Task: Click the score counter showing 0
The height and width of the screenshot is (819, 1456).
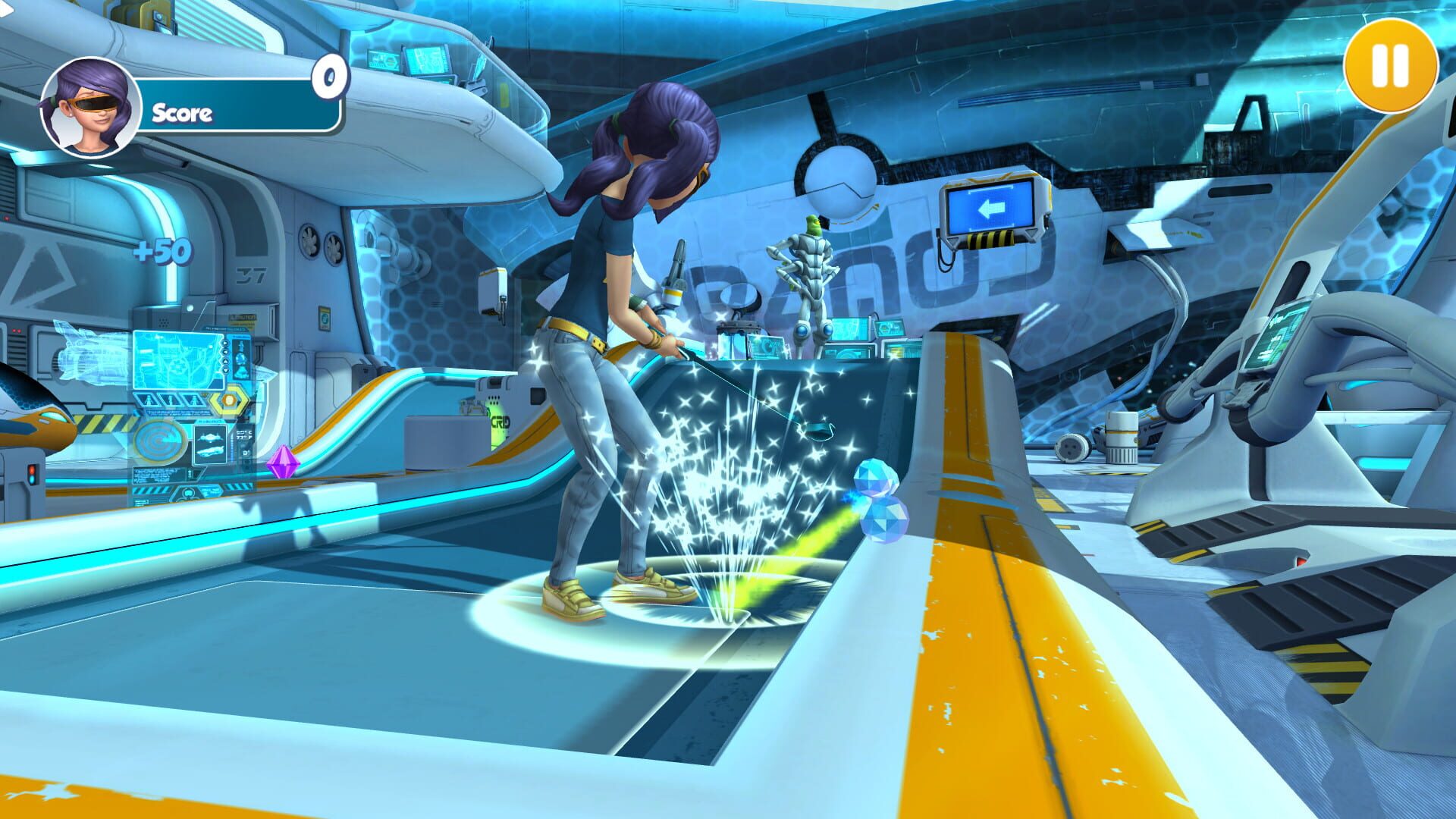Action: (x=329, y=75)
